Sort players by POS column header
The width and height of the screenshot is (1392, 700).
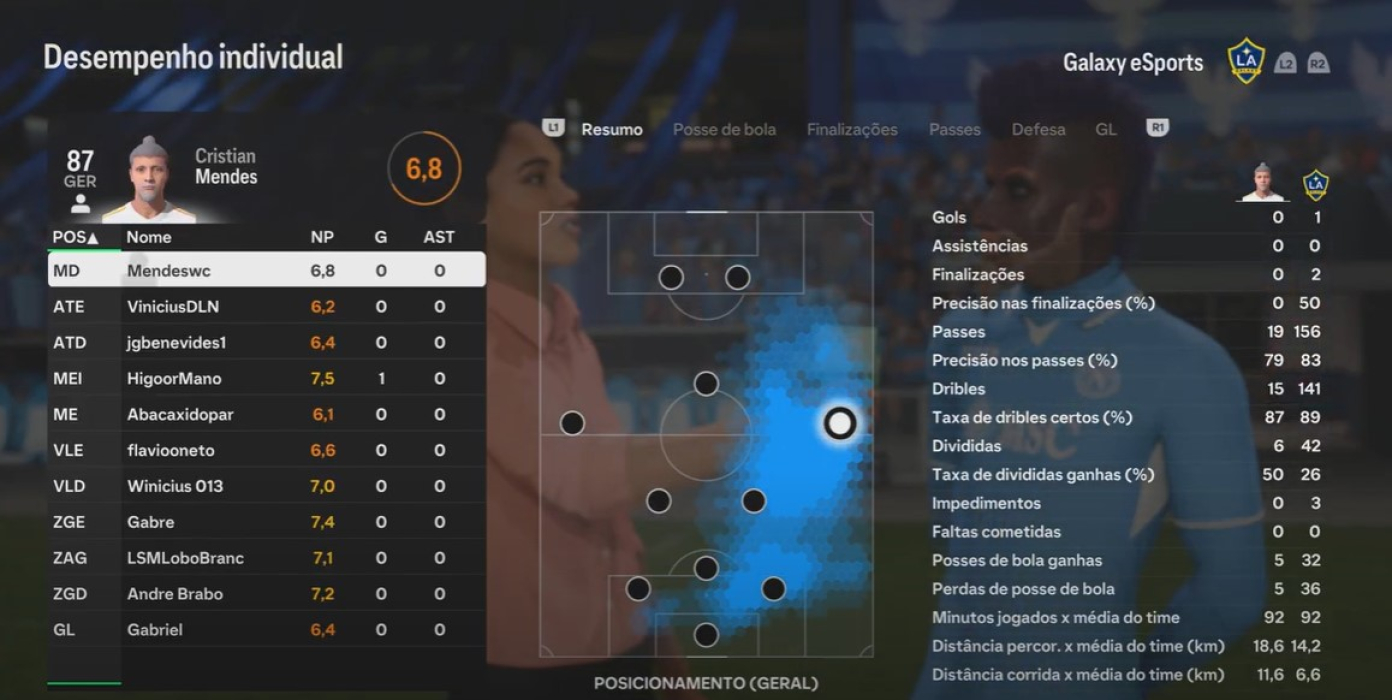pyautogui.click(x=75, y=237)
